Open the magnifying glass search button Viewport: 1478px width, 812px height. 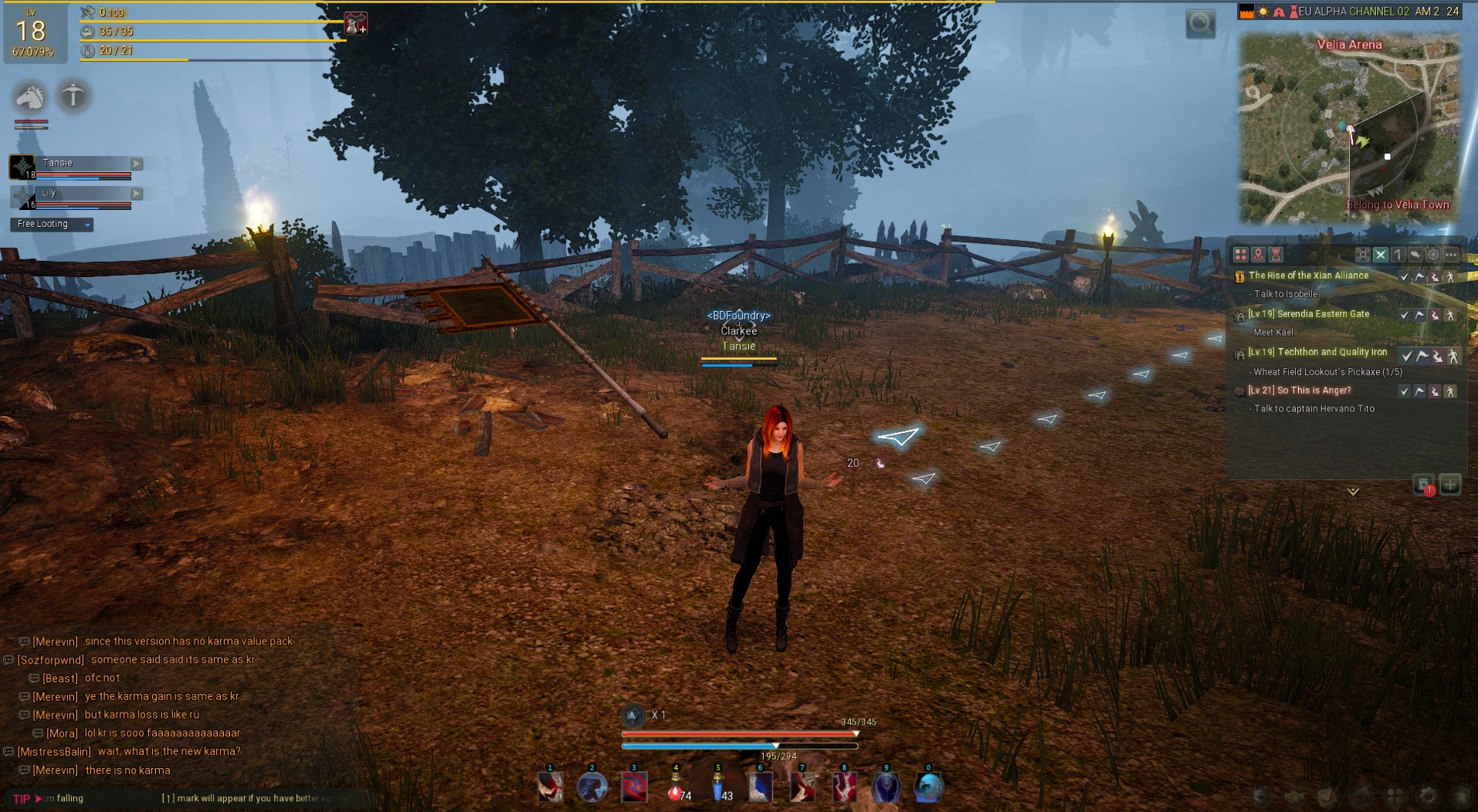point(1200,24)
